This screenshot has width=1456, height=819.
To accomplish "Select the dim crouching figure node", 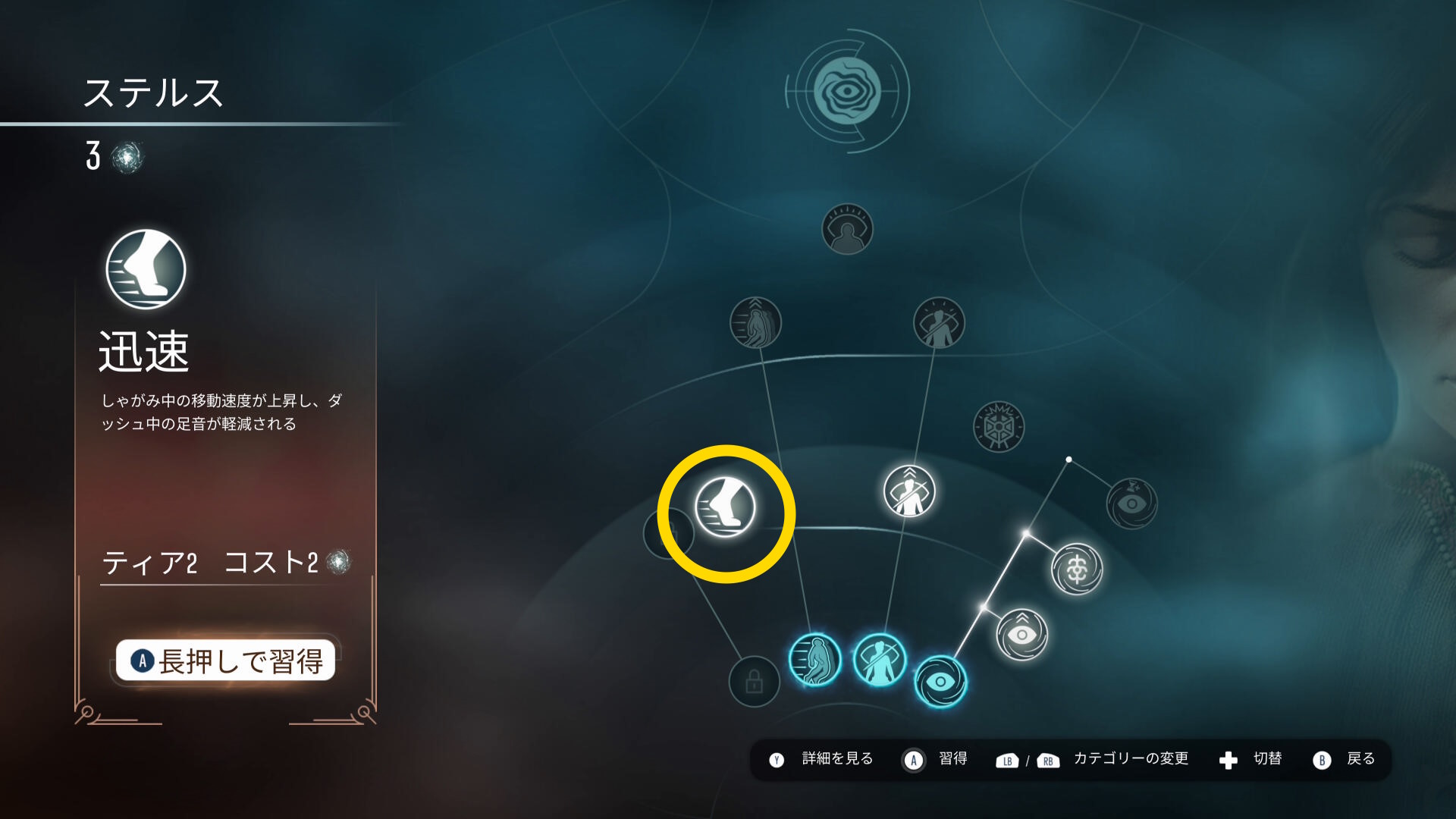I will coord(755,323).
